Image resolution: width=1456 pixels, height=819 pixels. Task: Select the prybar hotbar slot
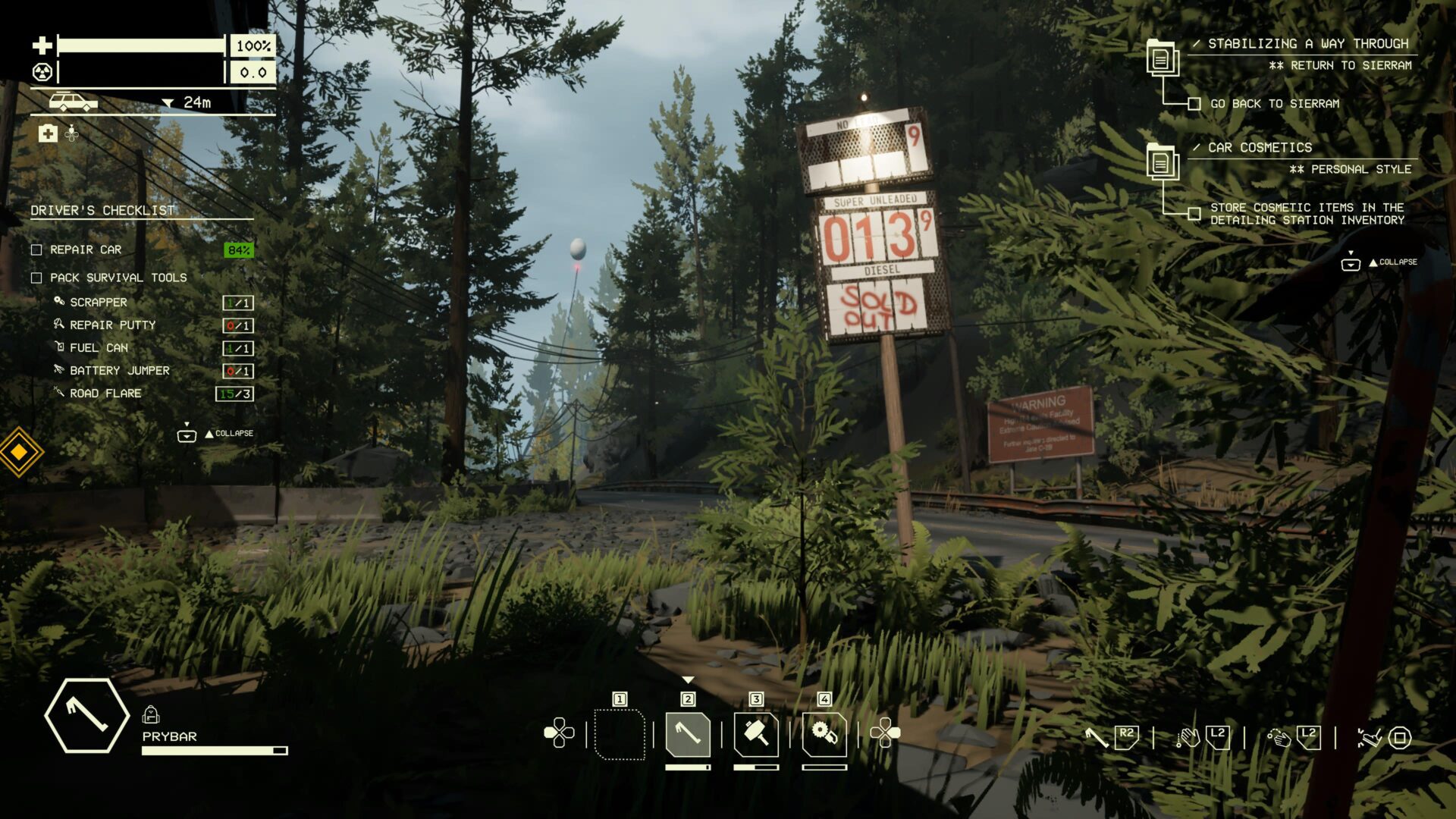pos(688,734)
